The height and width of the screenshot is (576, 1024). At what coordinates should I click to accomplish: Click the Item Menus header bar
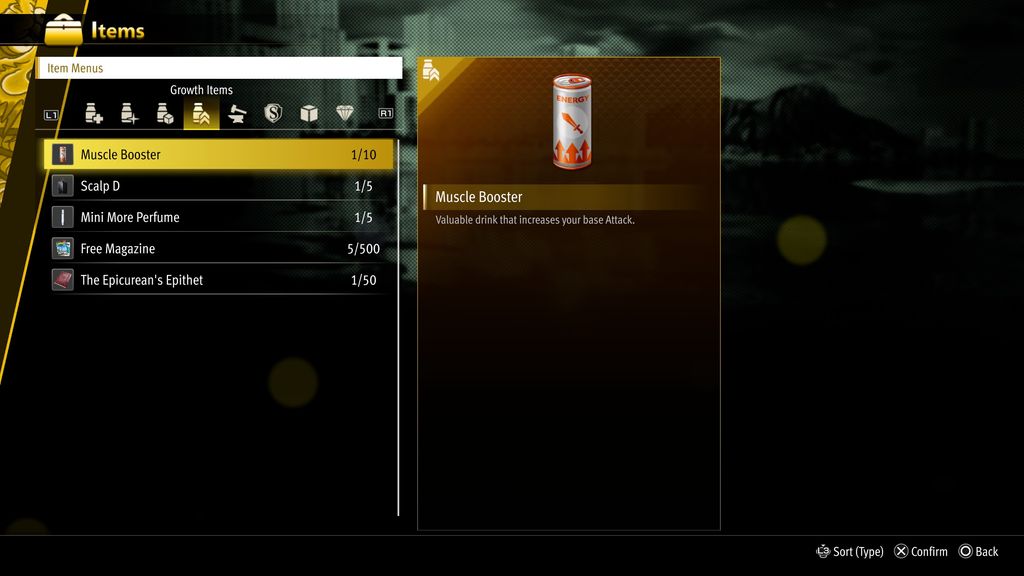220,68
